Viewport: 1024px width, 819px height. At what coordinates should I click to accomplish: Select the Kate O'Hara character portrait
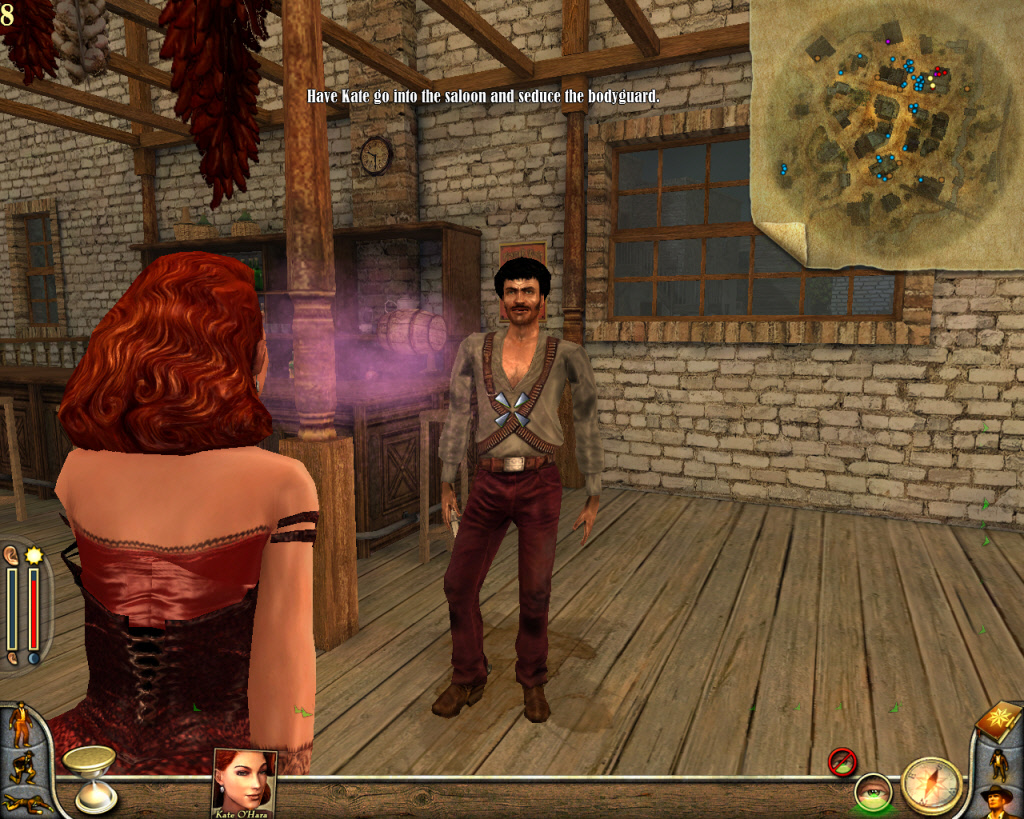point(244,781)
